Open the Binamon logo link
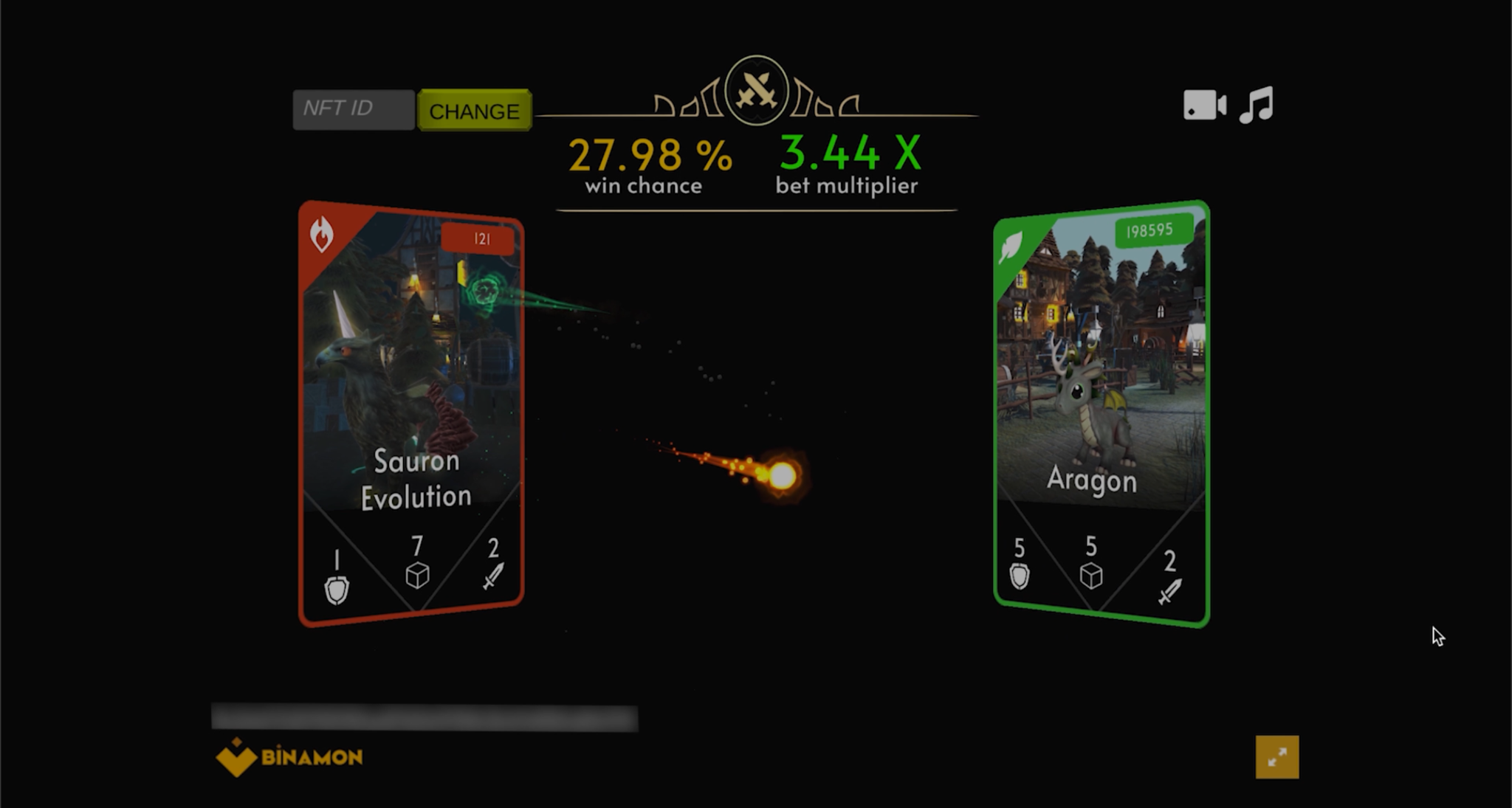Image resolution: width=1512 pixels, height=808 pixels. point(289,757)
